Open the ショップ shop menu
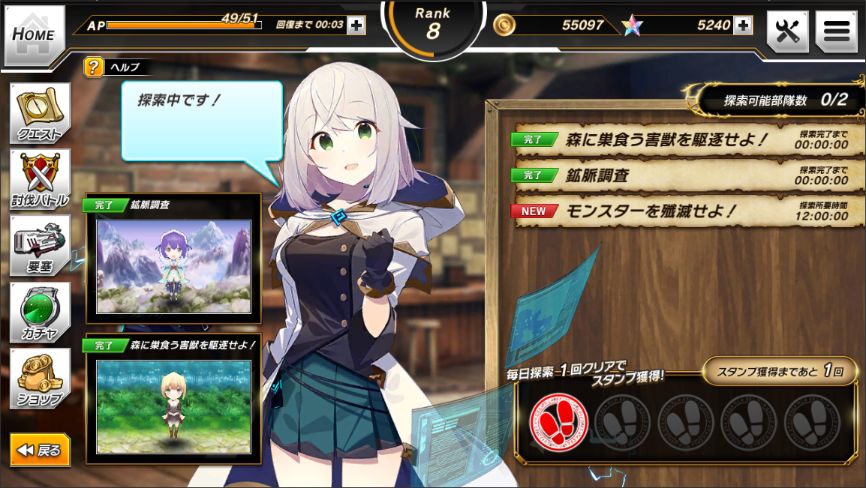The width and height of the screenshot is (866, 488). (x=40, y=379)
